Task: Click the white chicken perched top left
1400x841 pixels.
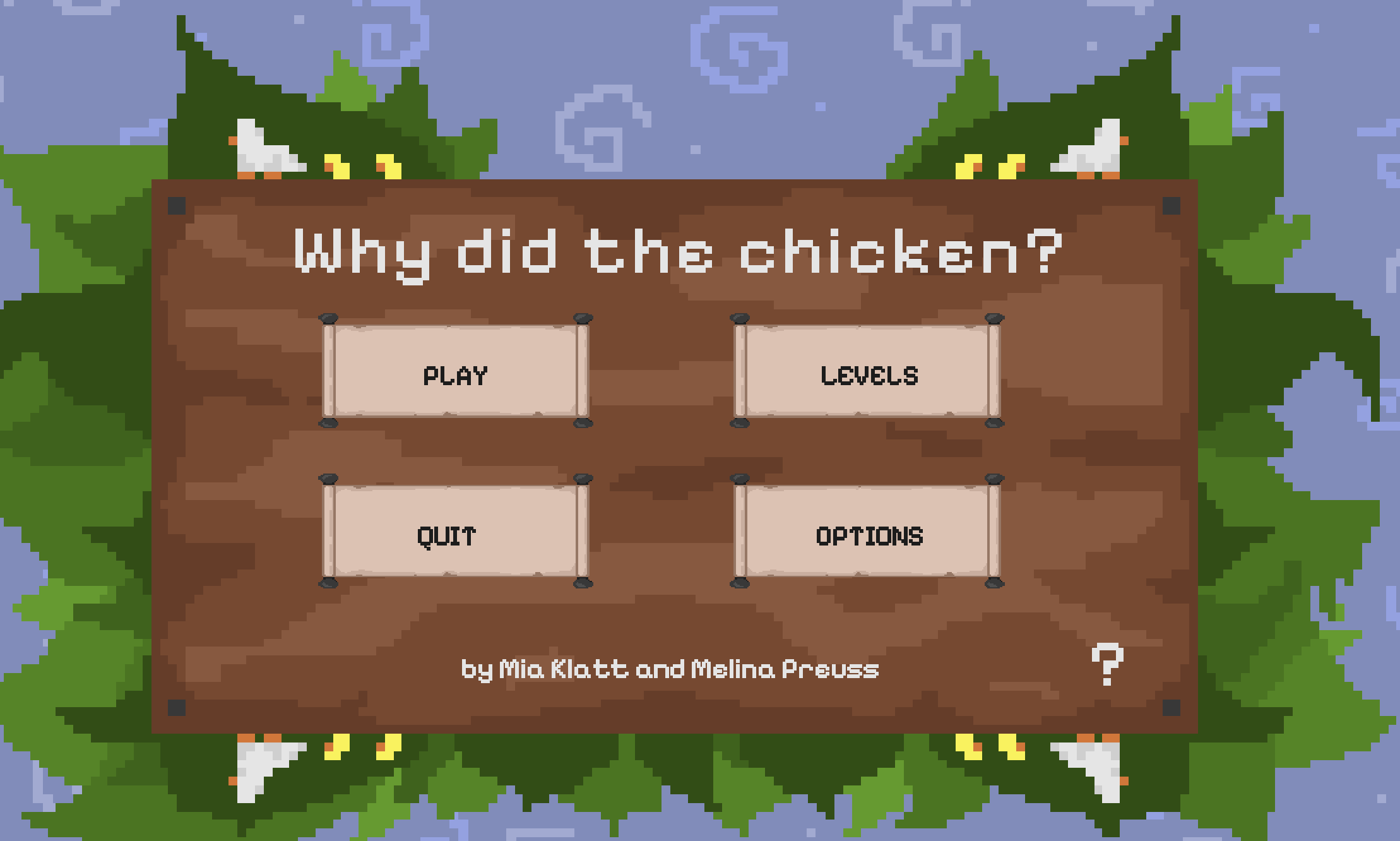Action: tap(263, 148)
